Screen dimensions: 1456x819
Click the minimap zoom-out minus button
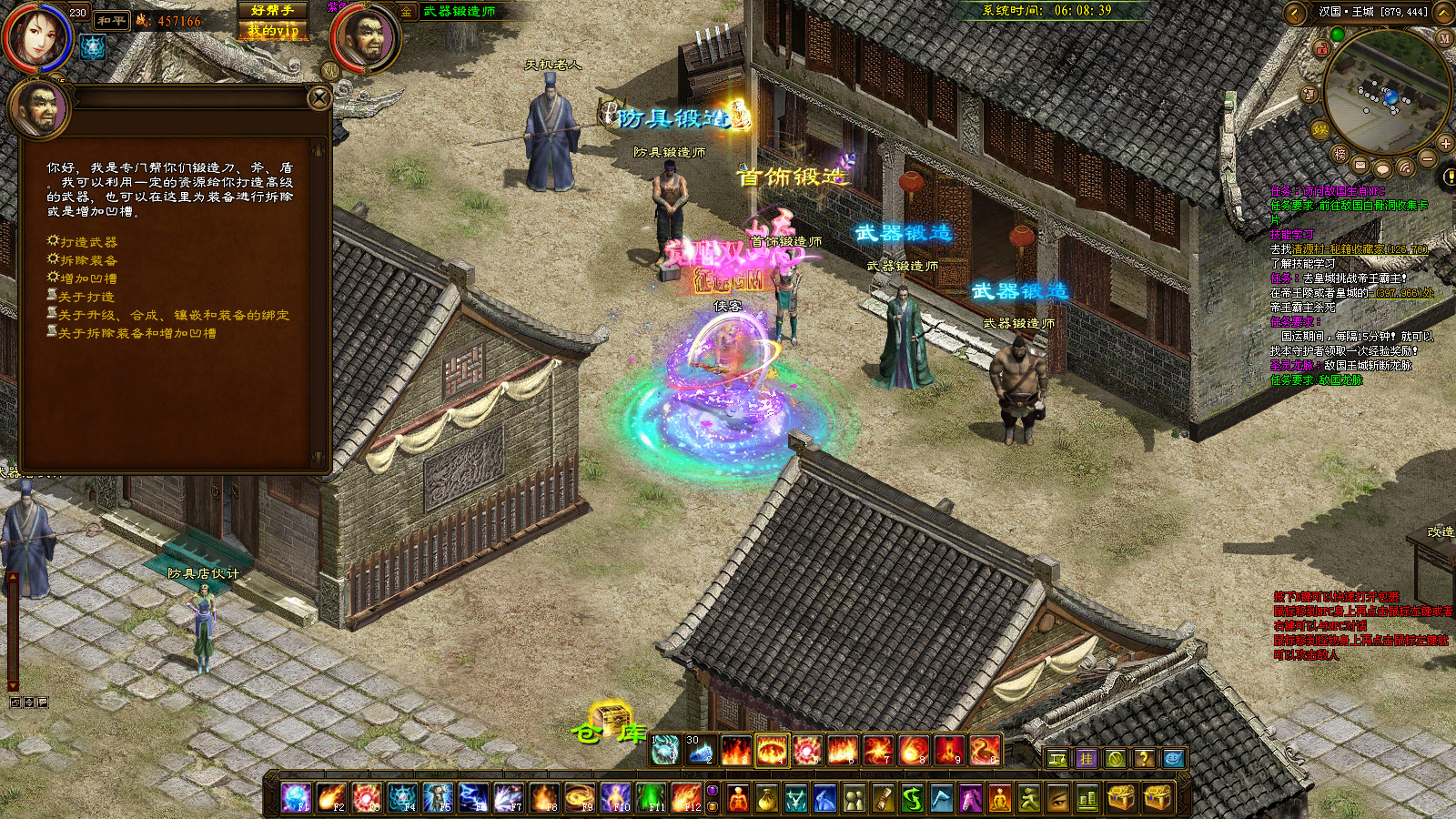1428,159
